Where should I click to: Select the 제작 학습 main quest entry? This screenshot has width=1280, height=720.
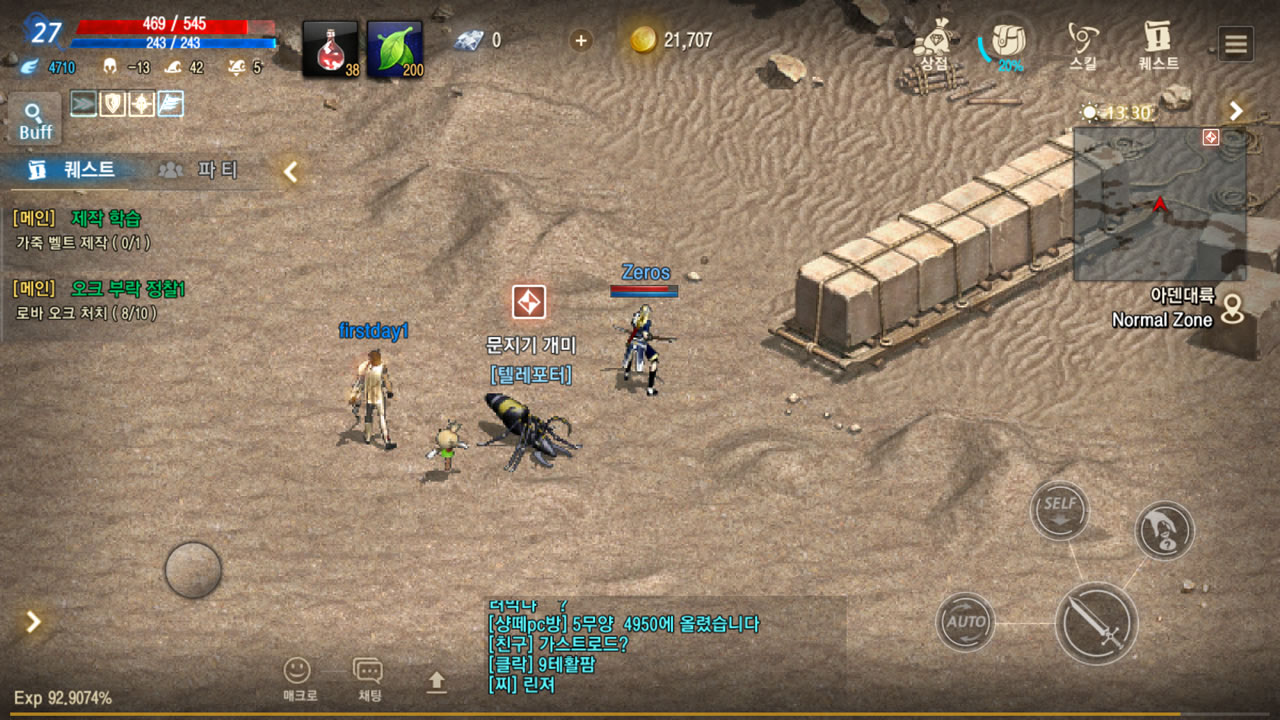coord(106,218)
